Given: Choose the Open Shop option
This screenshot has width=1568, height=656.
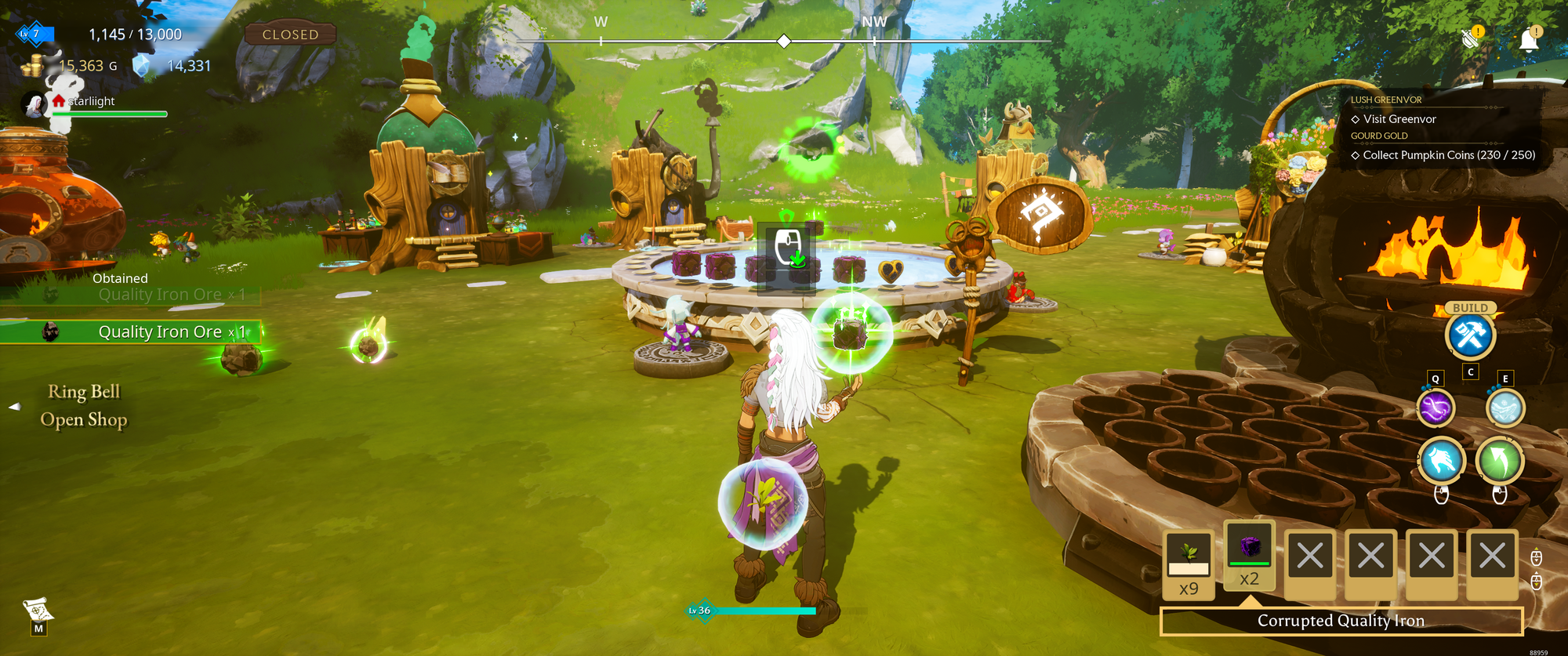Looking at the screenshot, I should click(84, 420).
